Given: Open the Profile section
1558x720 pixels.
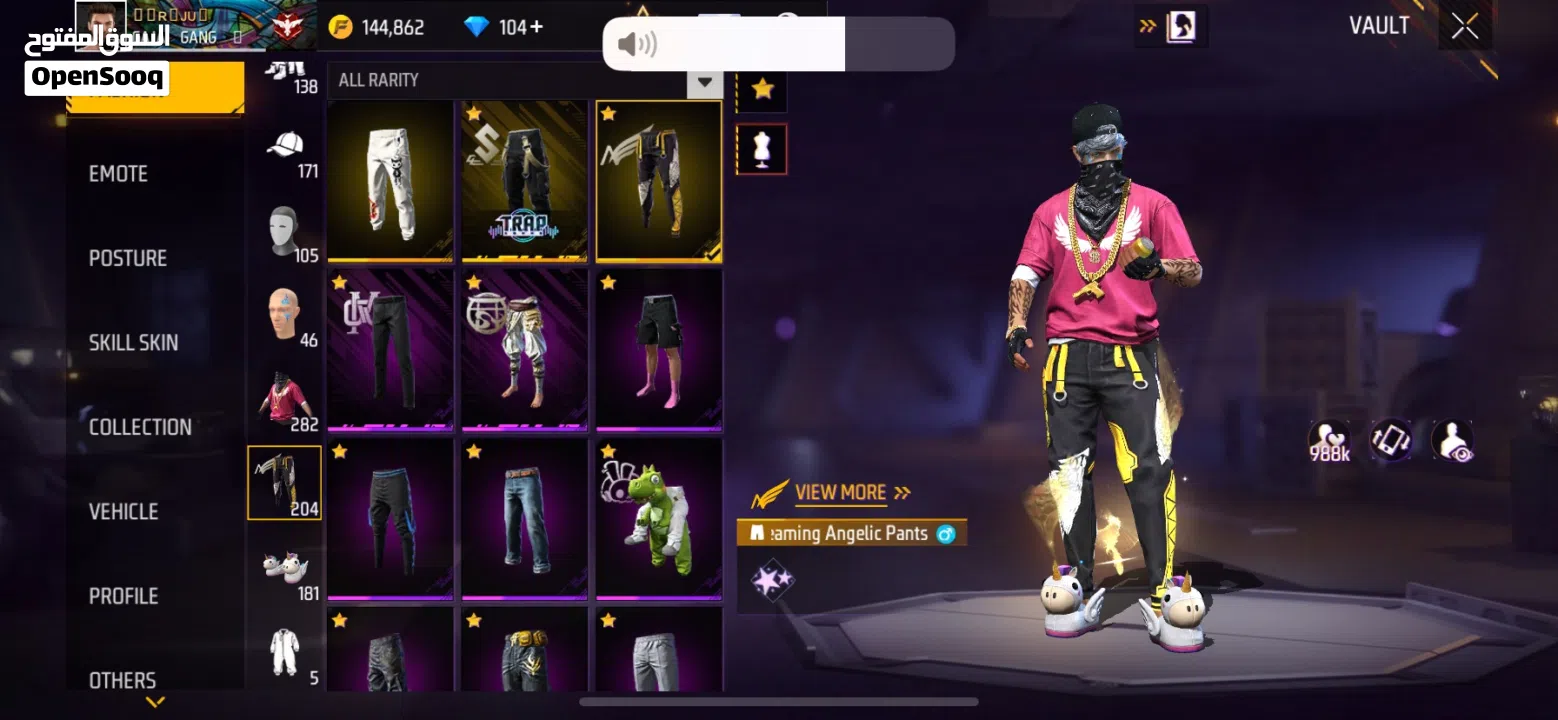Looking at the screenshot, I should click(123, 596).
